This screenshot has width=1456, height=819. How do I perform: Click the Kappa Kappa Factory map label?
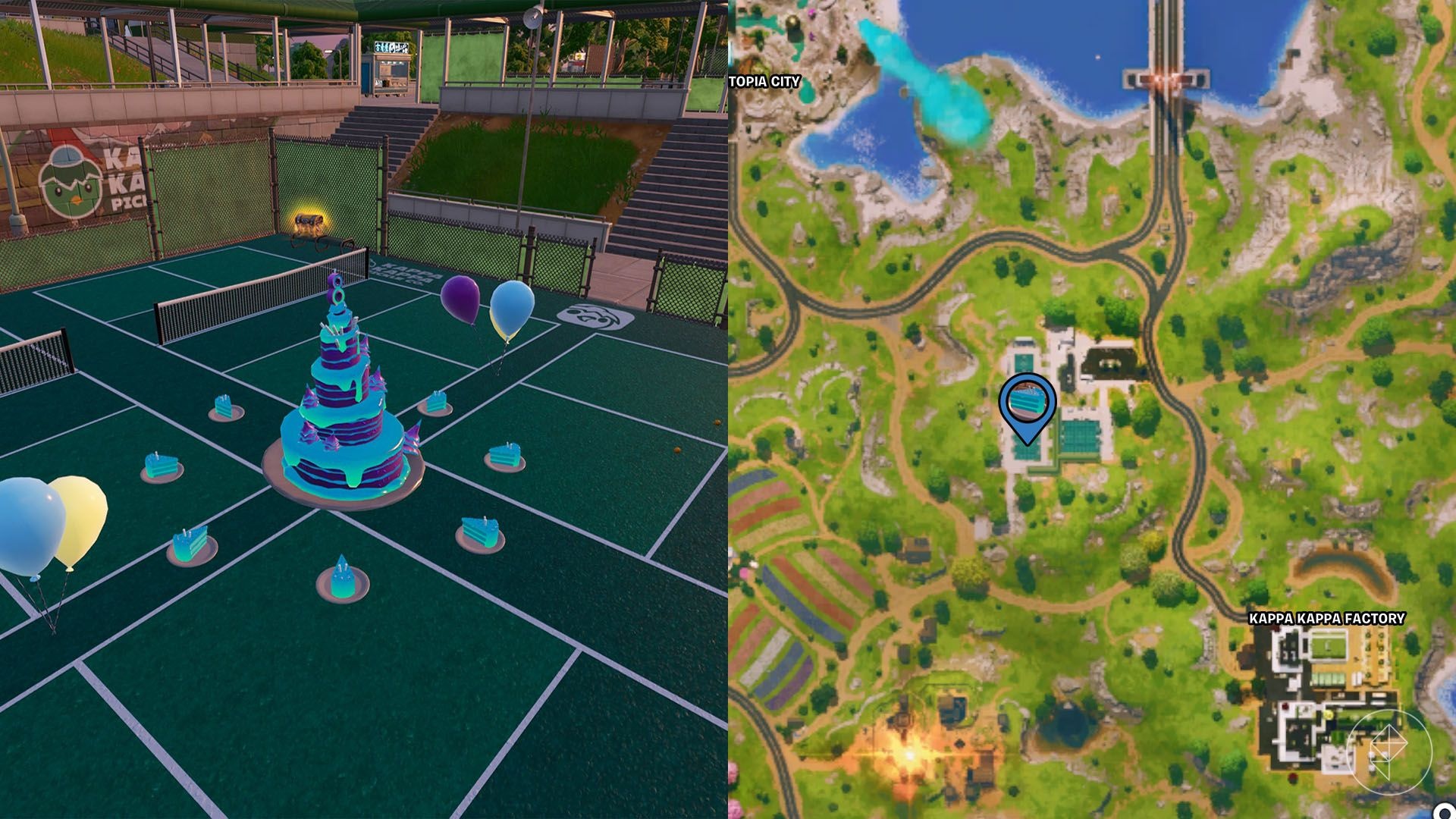[1326, 619]
